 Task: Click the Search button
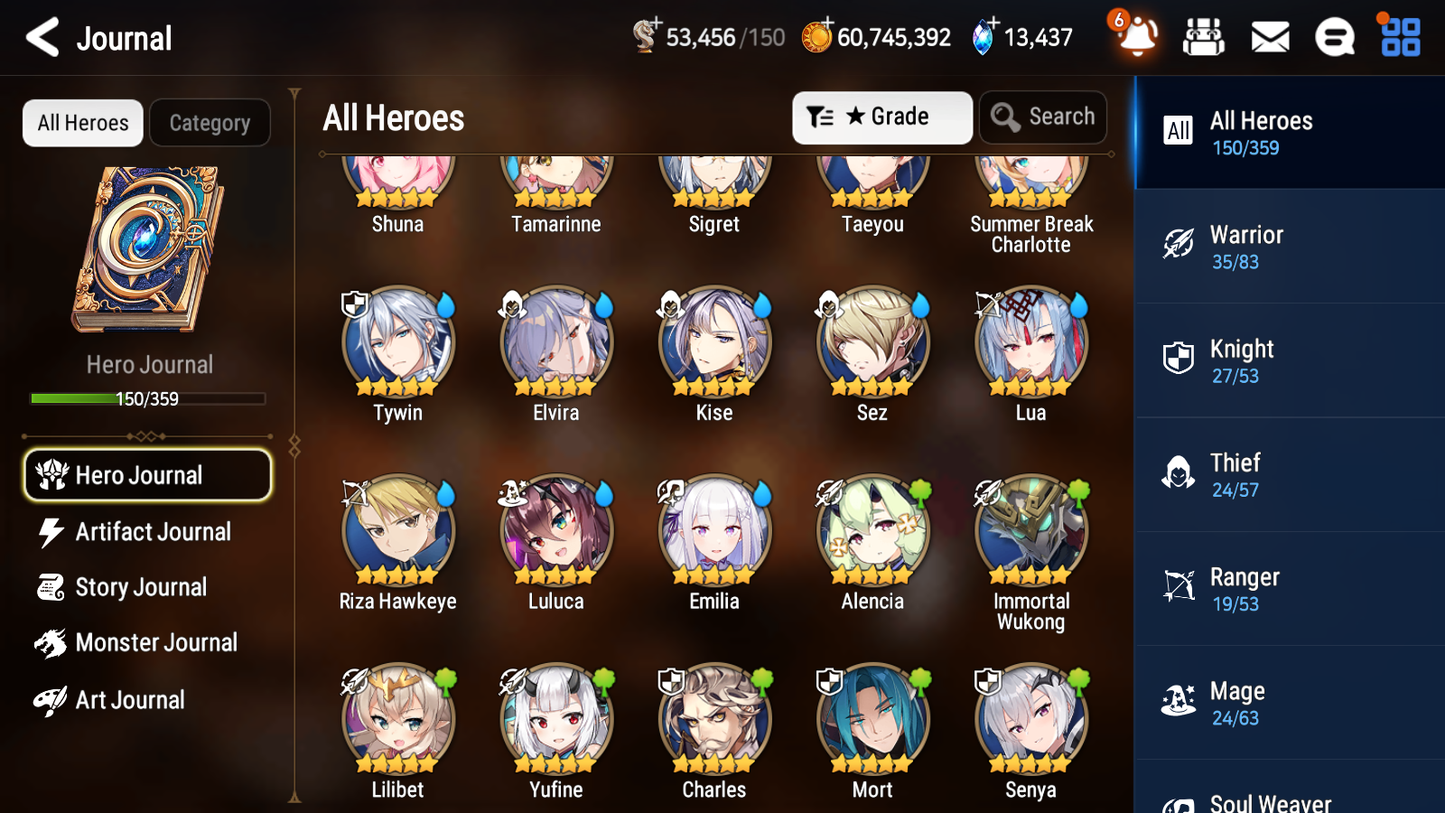click(1043, 117)
